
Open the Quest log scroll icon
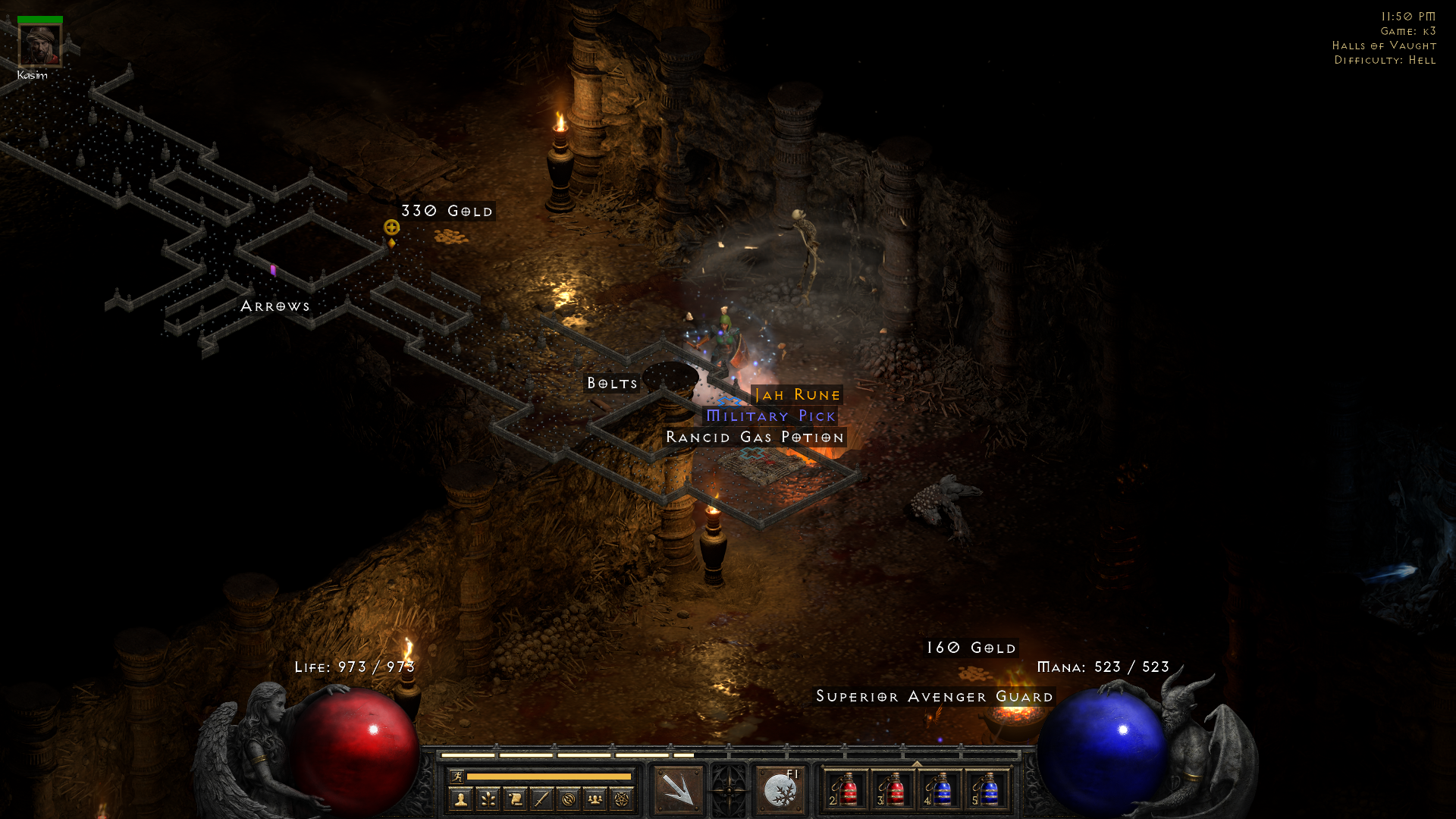tap(516, 800)
